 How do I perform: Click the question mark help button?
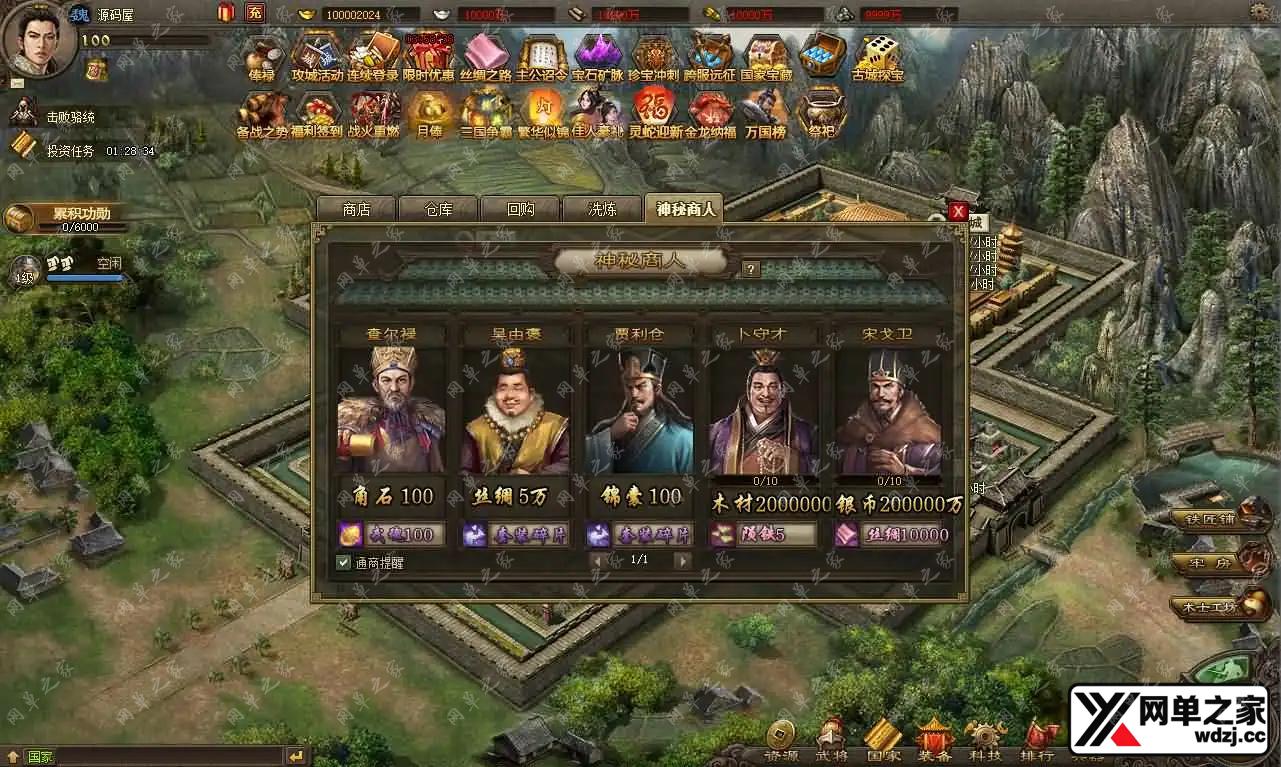pos(751,269)
